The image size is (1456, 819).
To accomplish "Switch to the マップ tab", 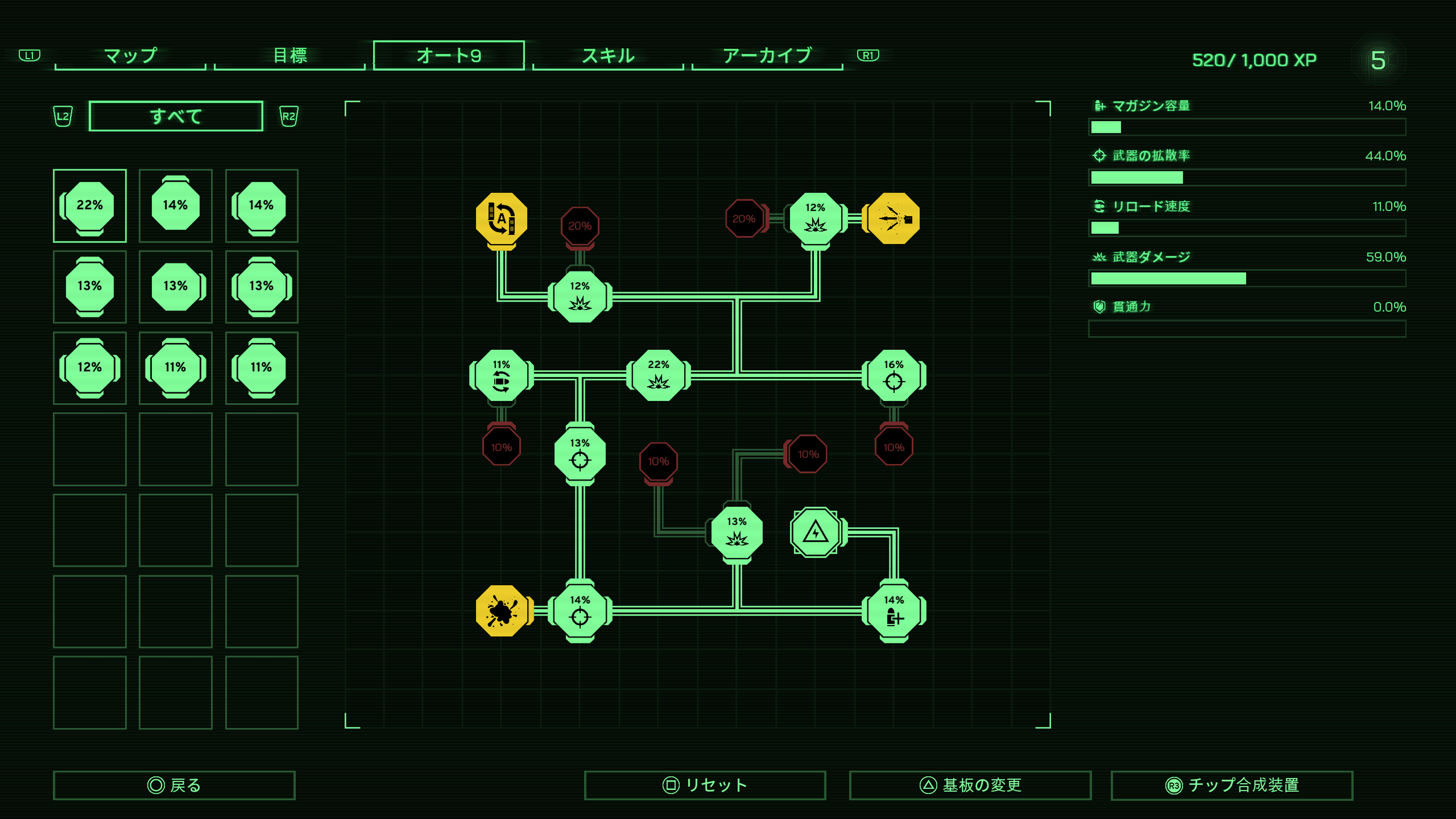I will (130, 55).
